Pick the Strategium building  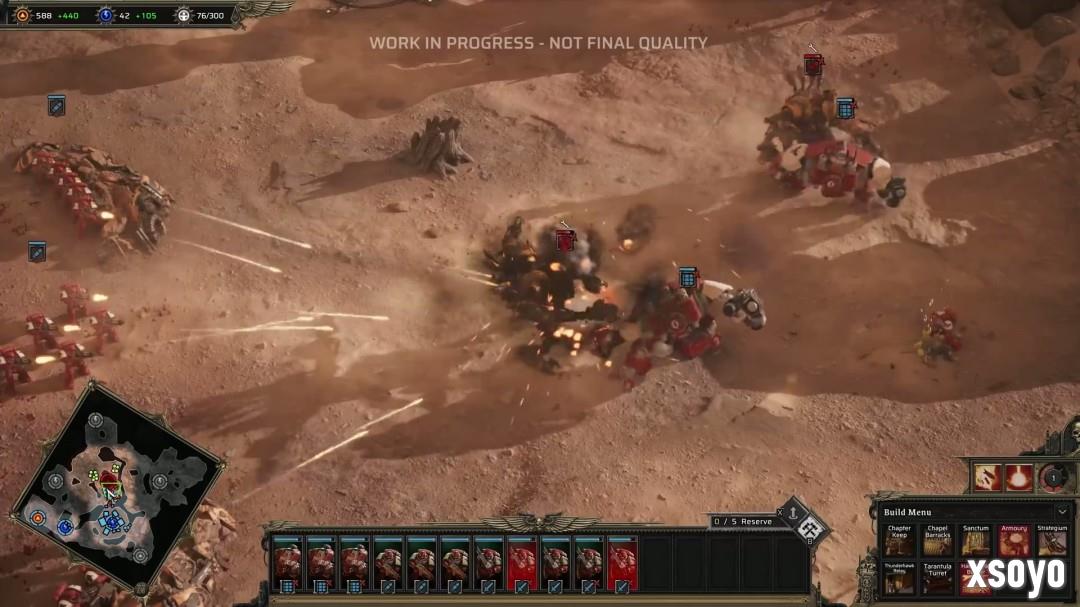[x=1052, y=541]
